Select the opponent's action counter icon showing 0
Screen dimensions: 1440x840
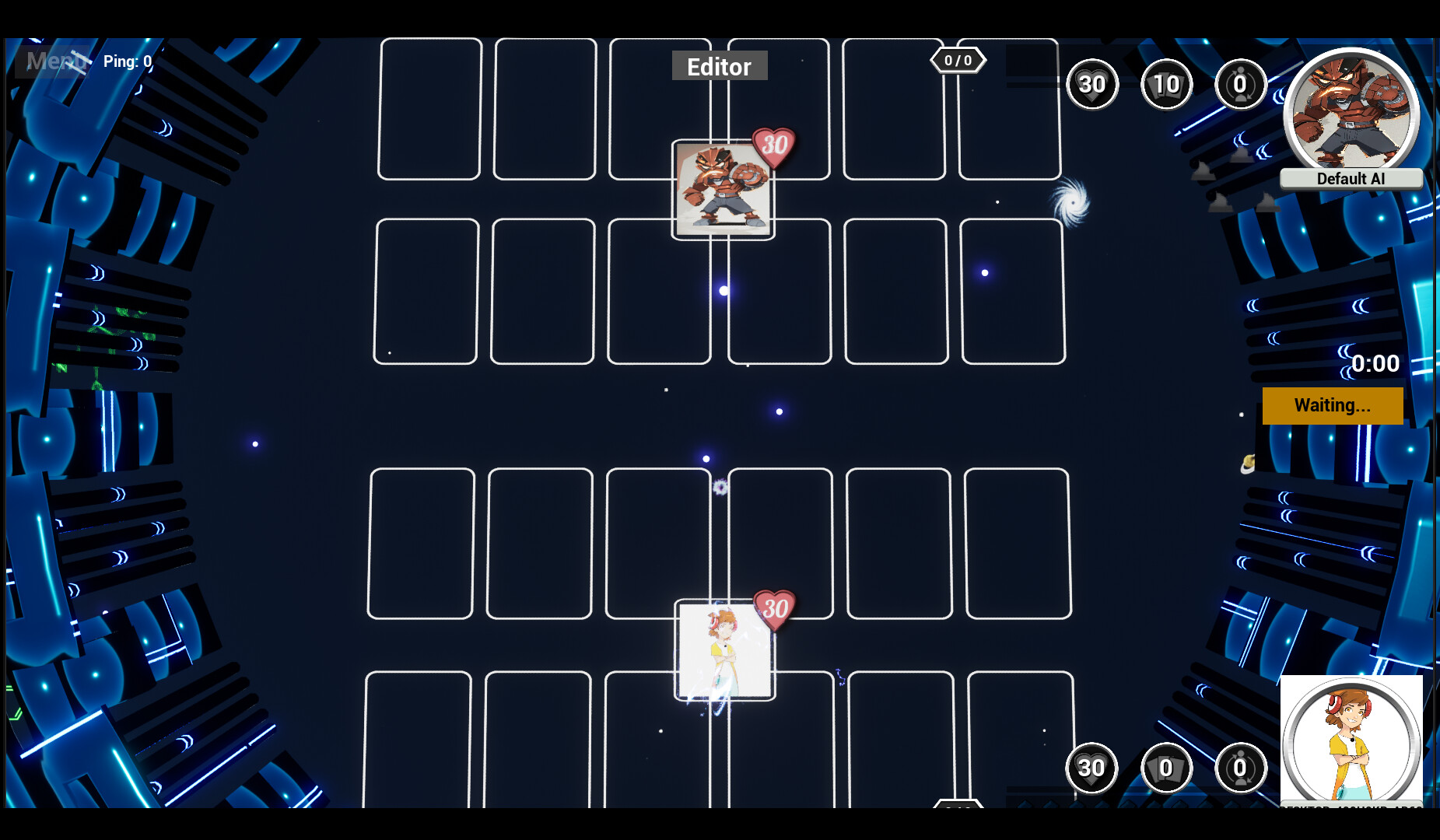1240,85
